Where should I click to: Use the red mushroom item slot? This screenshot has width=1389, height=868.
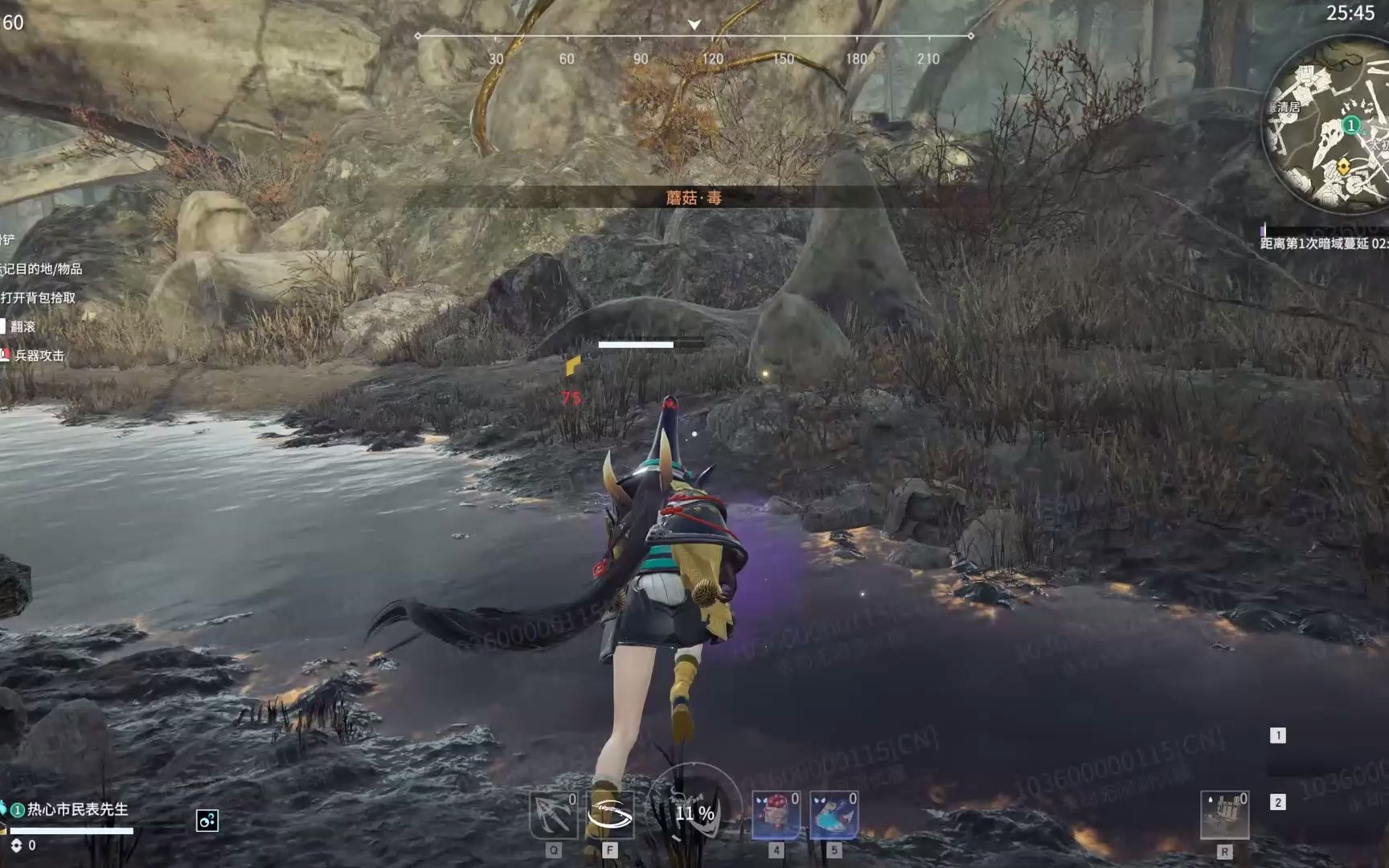point(776,815)
